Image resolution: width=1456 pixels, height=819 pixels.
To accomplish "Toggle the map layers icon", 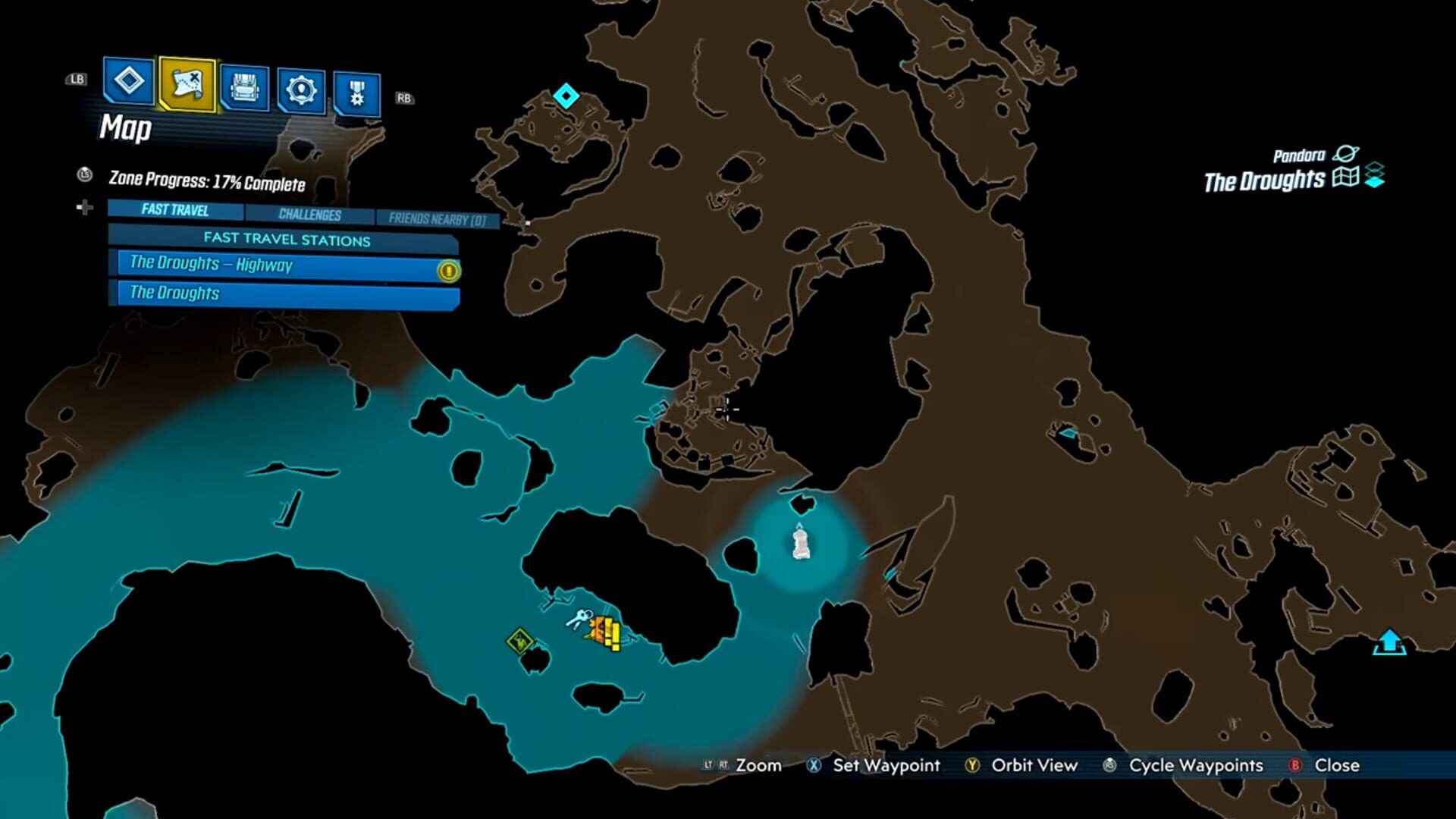I will (x=1375, y=176).
